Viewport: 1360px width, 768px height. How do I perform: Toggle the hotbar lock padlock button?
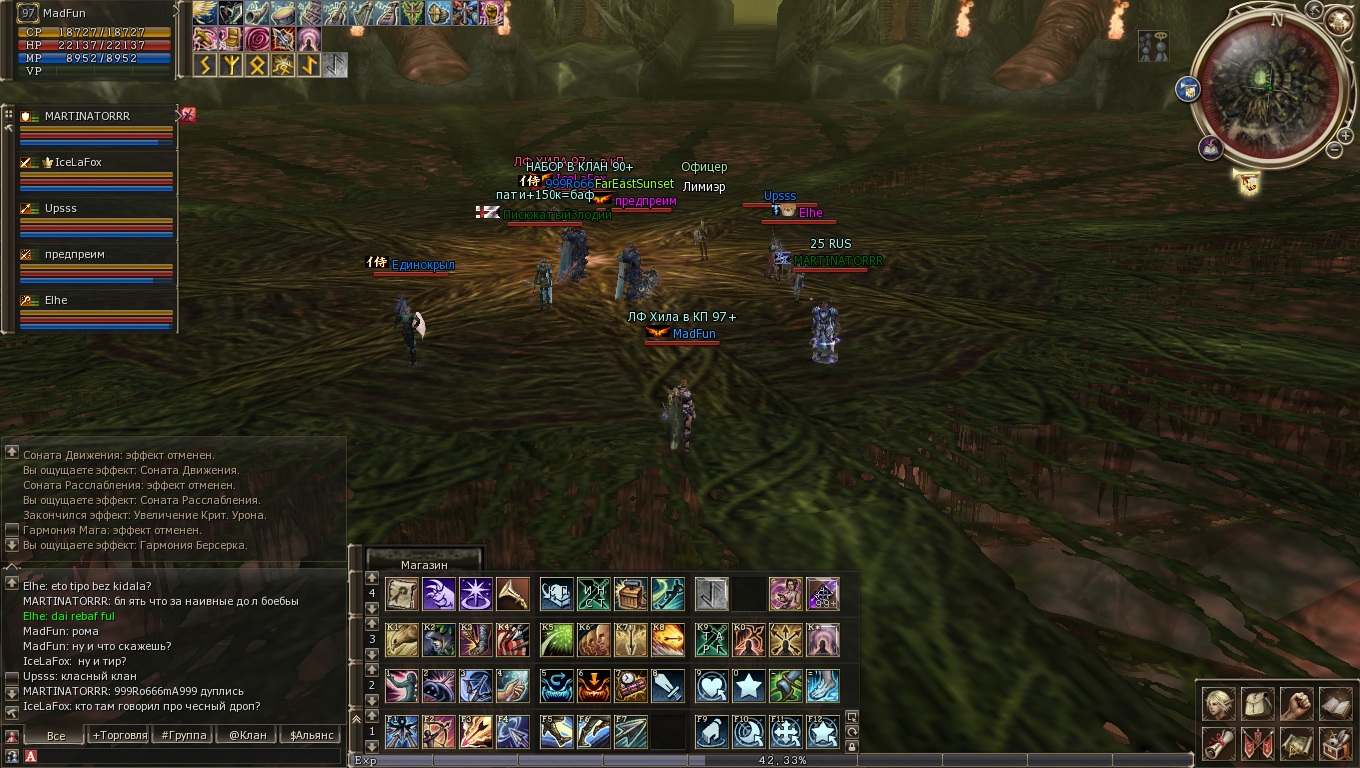click(852, 746)
